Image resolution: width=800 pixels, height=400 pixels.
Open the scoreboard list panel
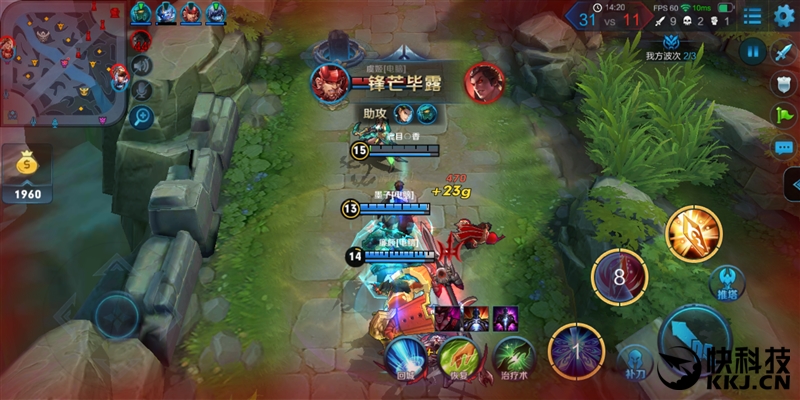(752, 16)
